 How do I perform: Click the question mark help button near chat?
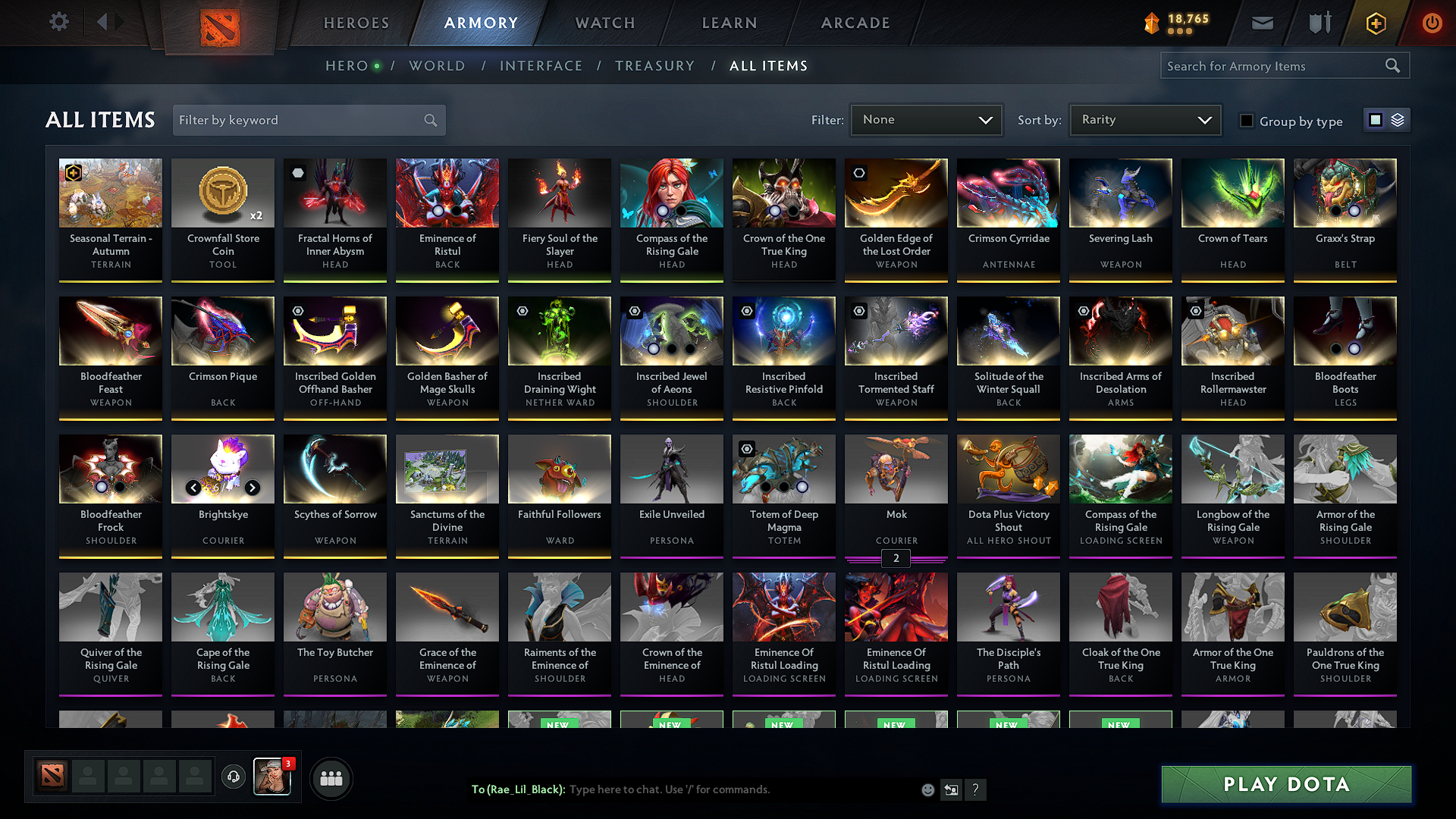point(976,789)
